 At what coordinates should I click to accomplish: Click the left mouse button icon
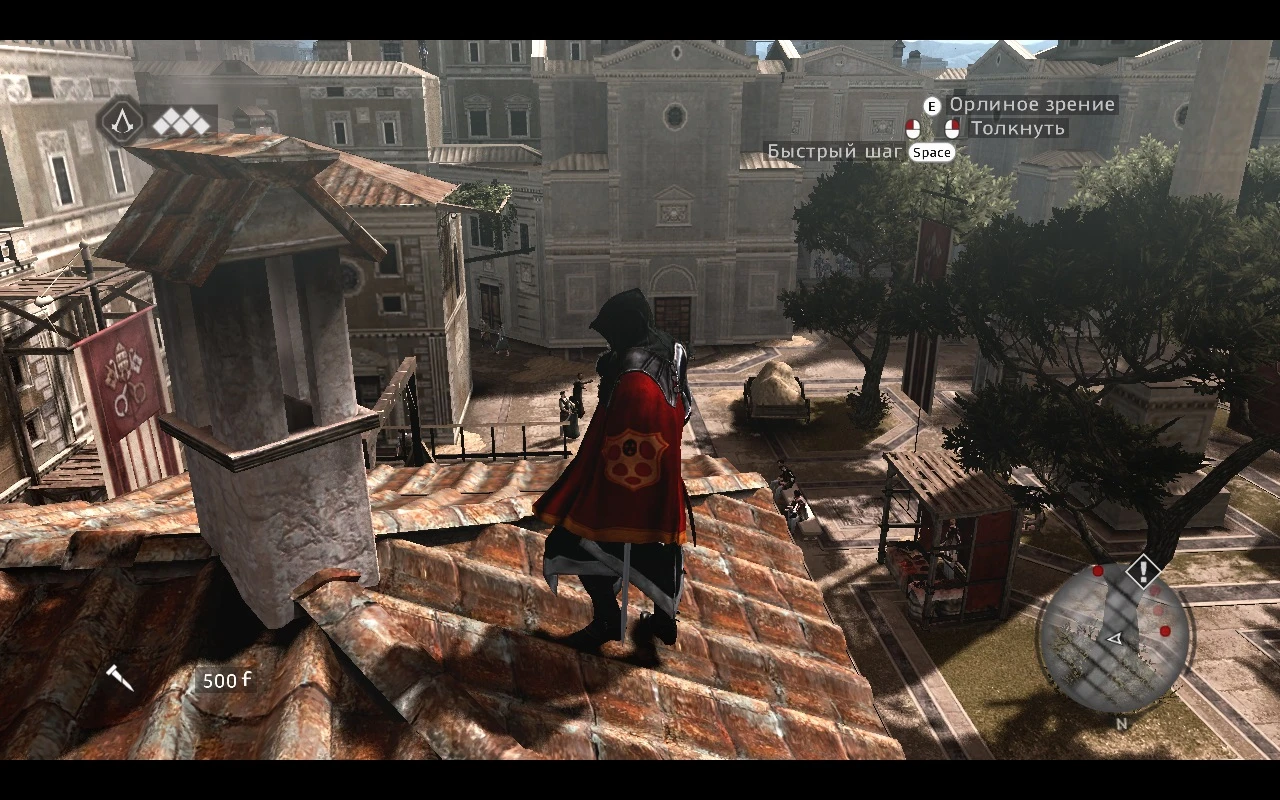(x=912, y=128)
